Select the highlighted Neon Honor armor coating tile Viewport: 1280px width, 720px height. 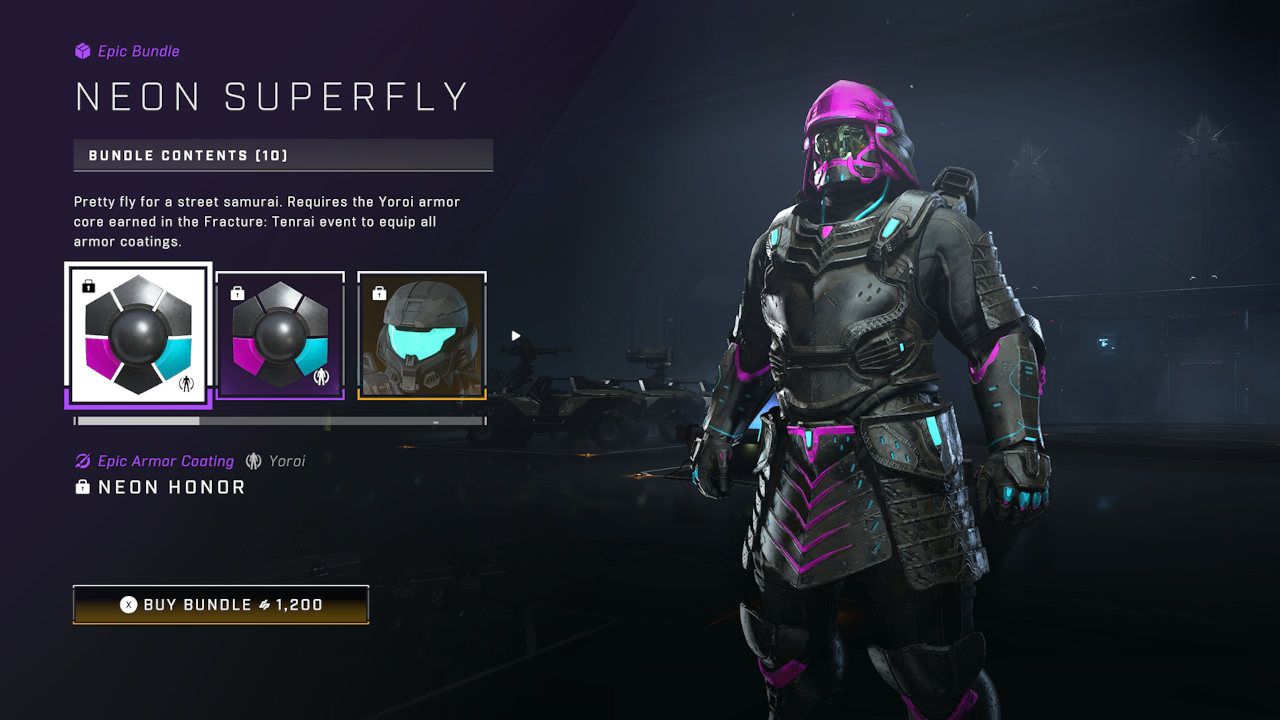pyautogui.click(x=138, y=335)
